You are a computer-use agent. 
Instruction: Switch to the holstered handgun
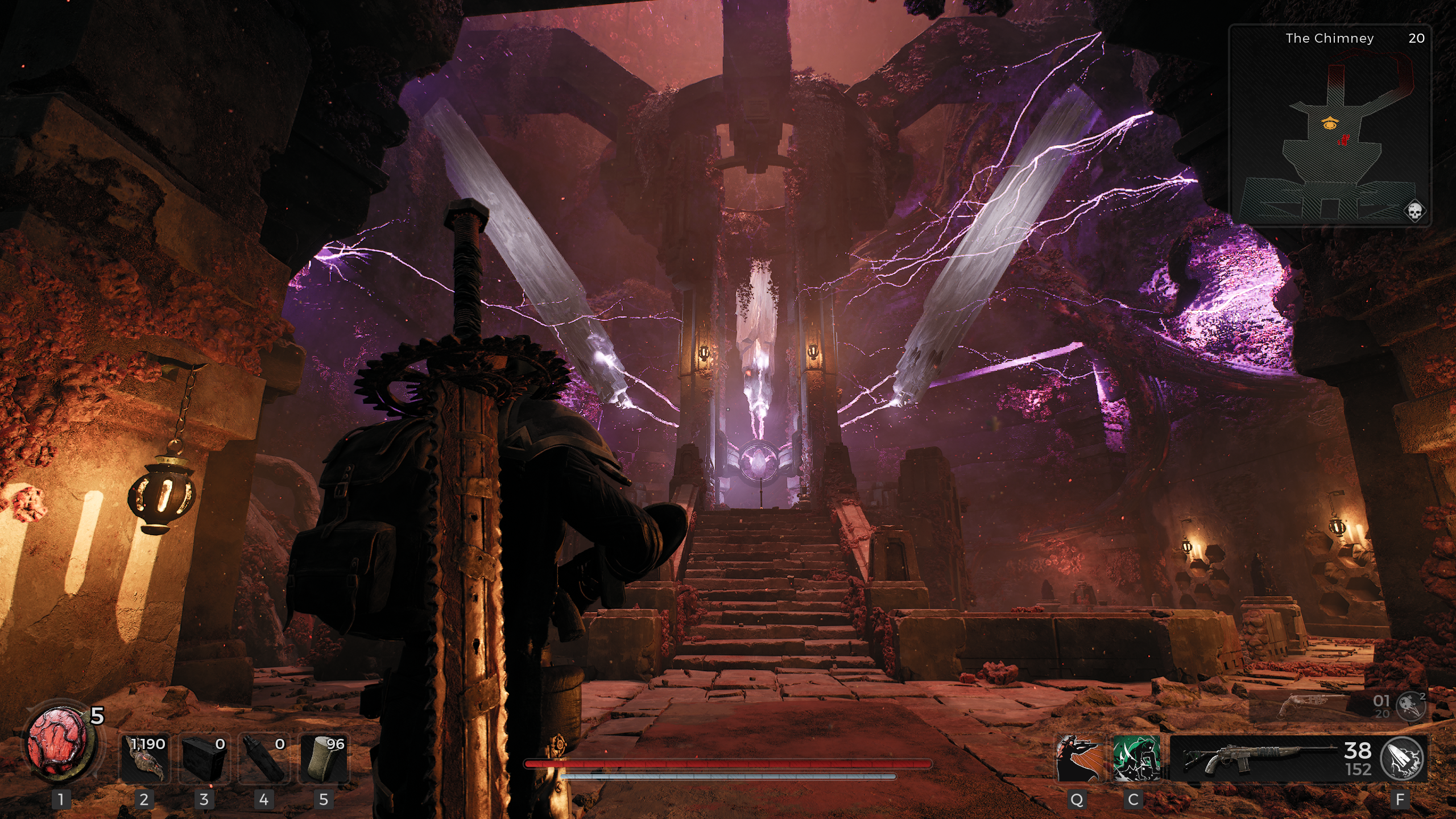[1308, 705]
